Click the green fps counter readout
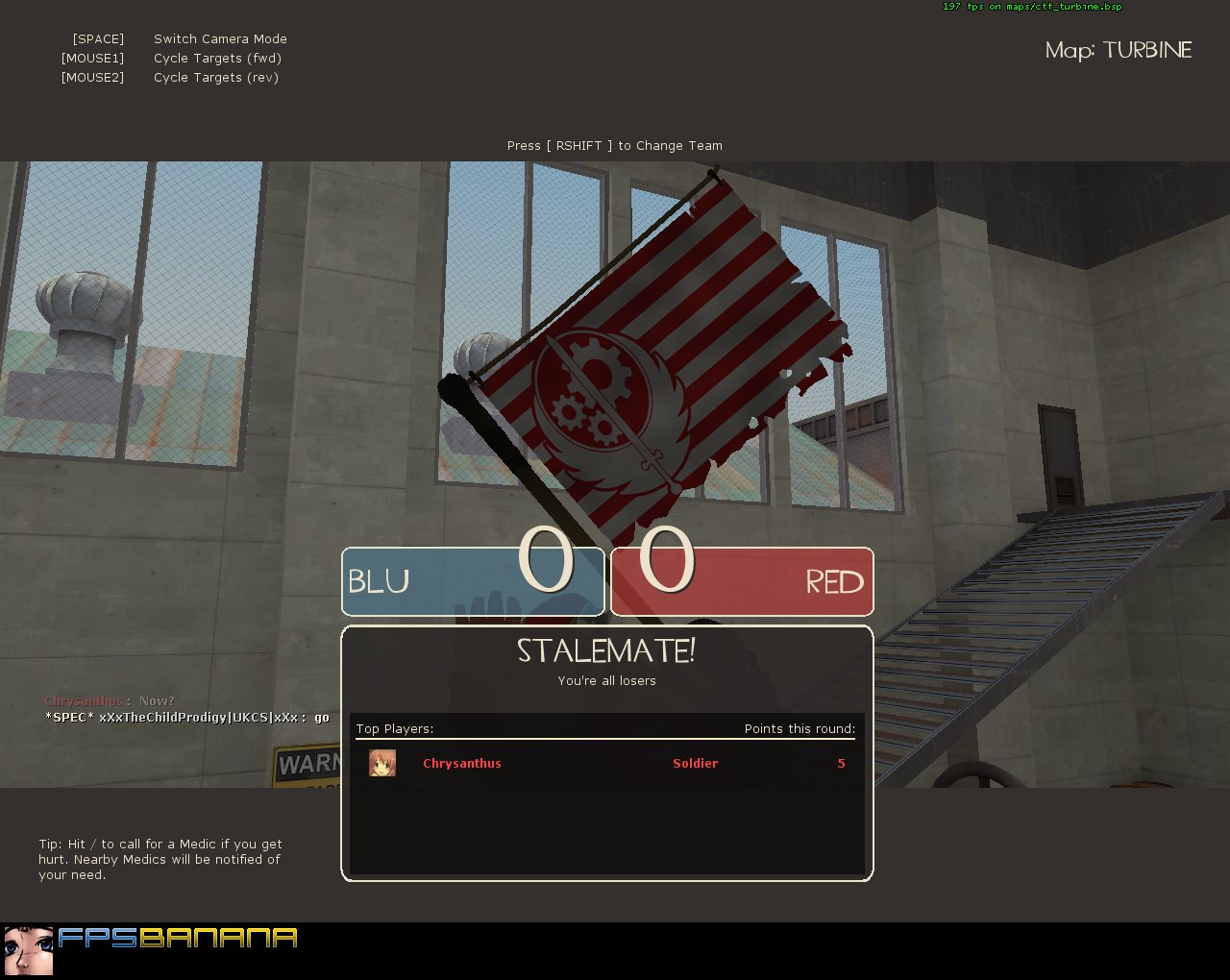Screen dimensions: 1230x980 pyautogui.click(x=1031, y=7)
